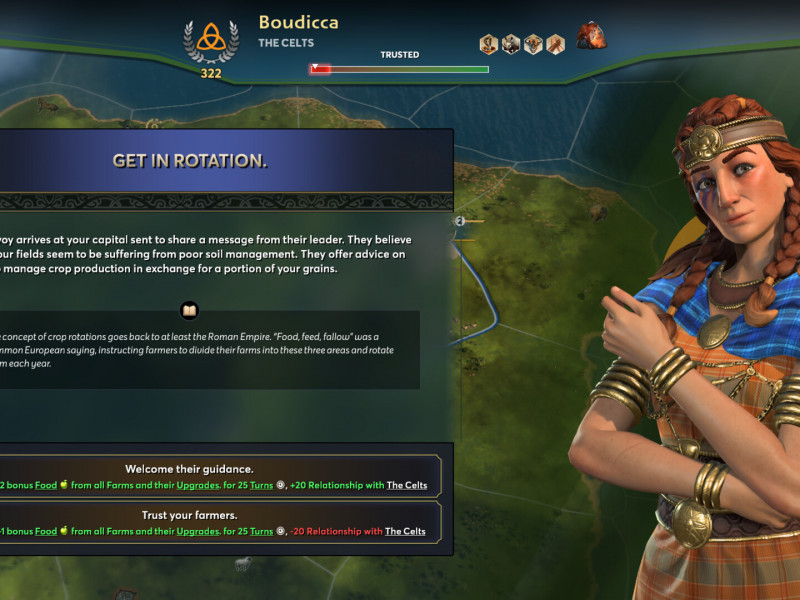
Task: Follow "The Celts" link in first choice
Action: [407, 485]
